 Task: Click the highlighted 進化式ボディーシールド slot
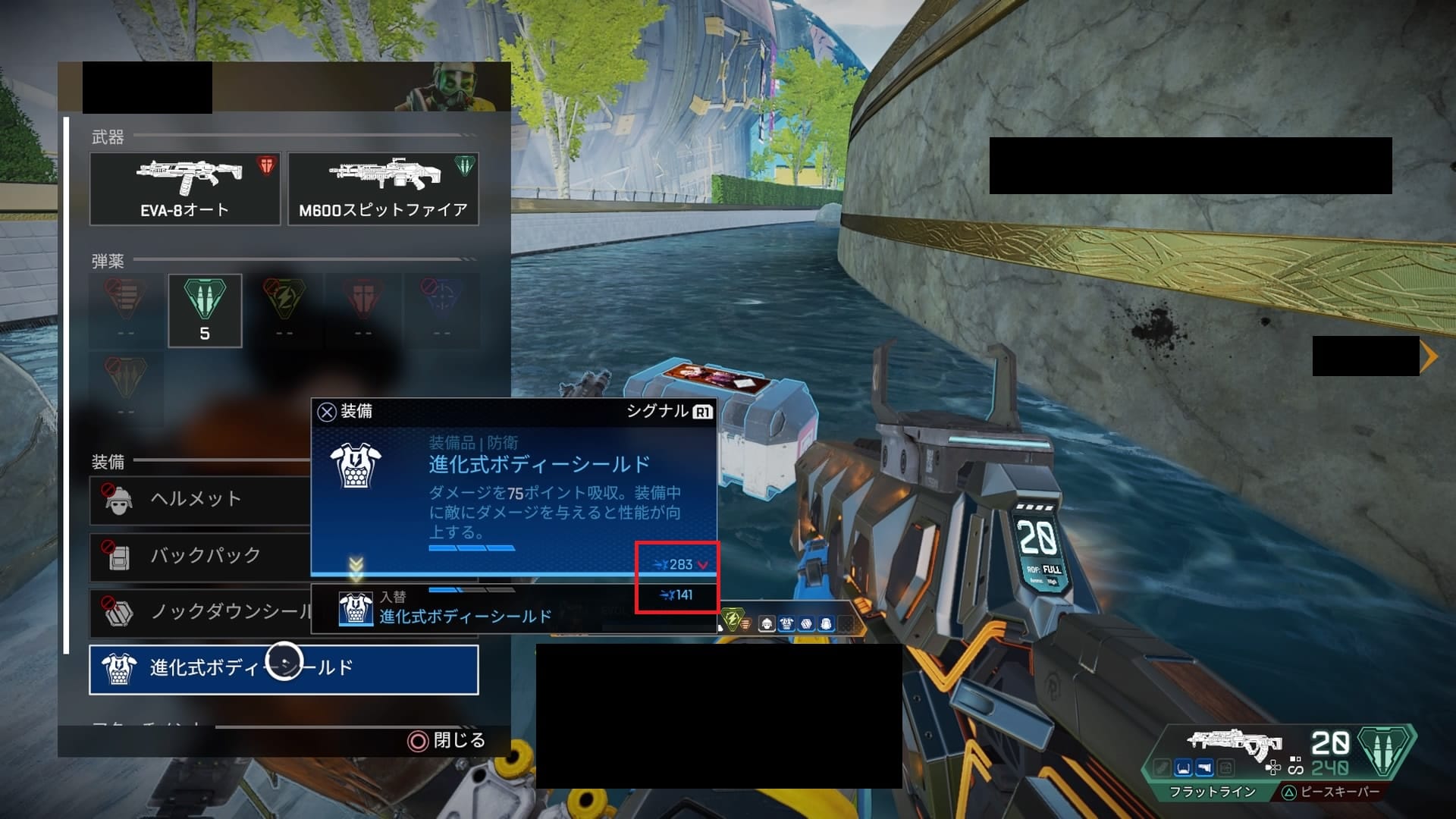tap(284, 669)
